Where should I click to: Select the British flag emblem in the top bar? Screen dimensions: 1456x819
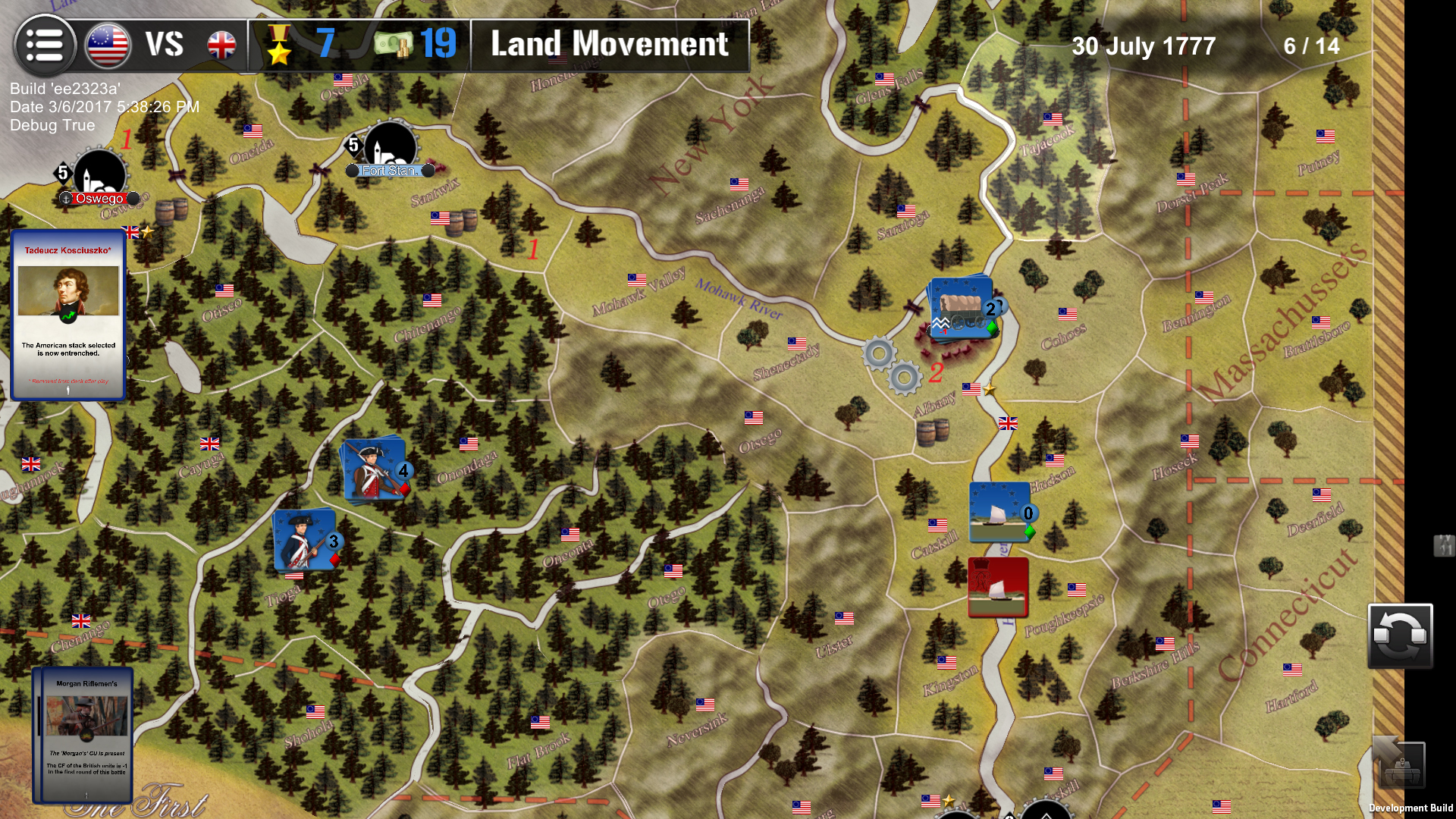point(220,45)
